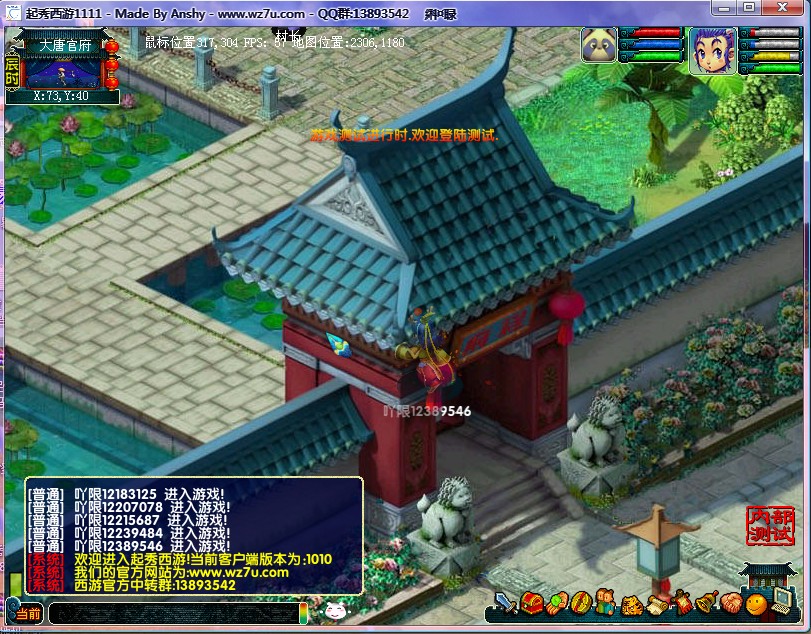Click the red banner icon
The height and width of the screenshot is (634, 811).
[682, 604]
